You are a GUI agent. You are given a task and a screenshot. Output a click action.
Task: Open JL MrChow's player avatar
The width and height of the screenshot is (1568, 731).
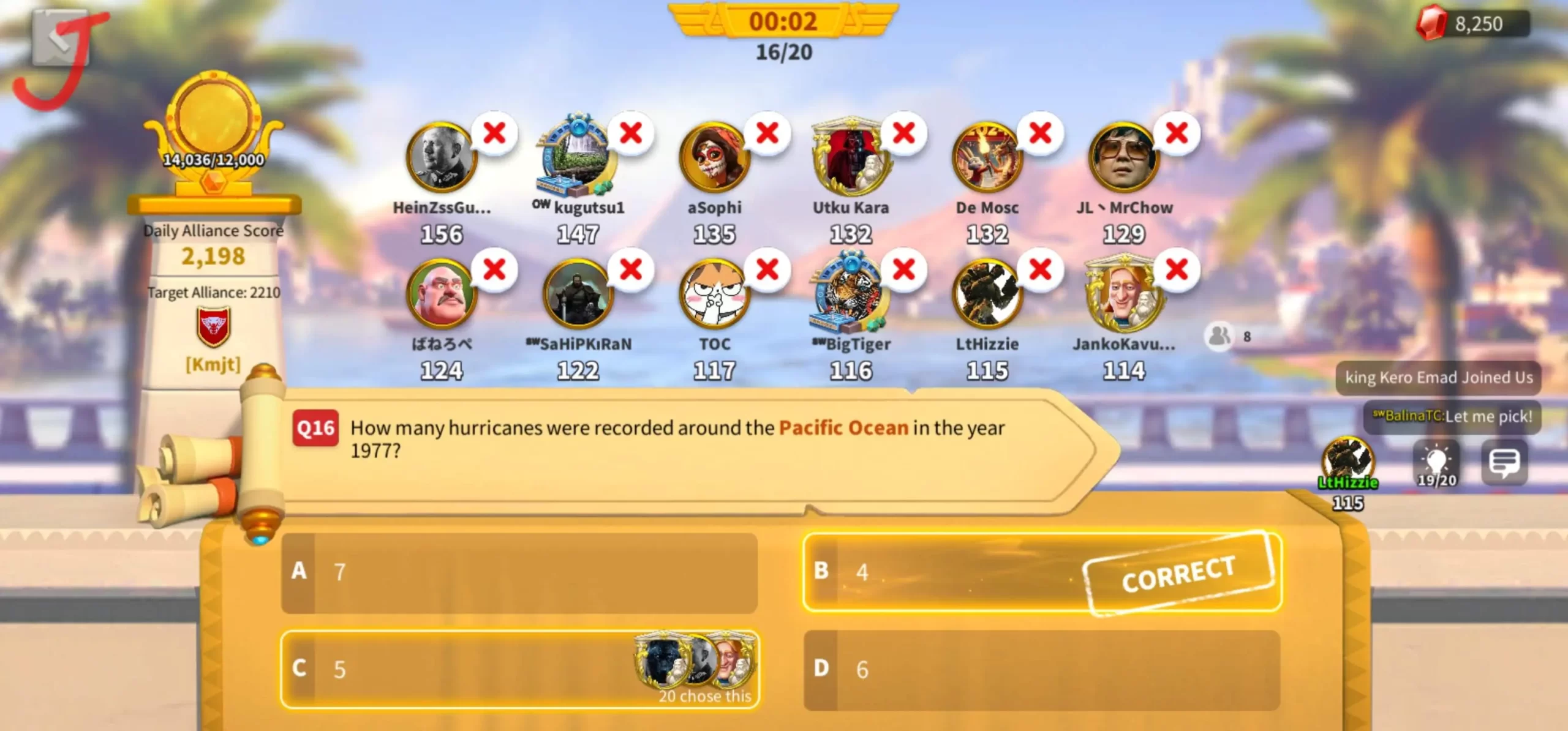[1123, 158]
